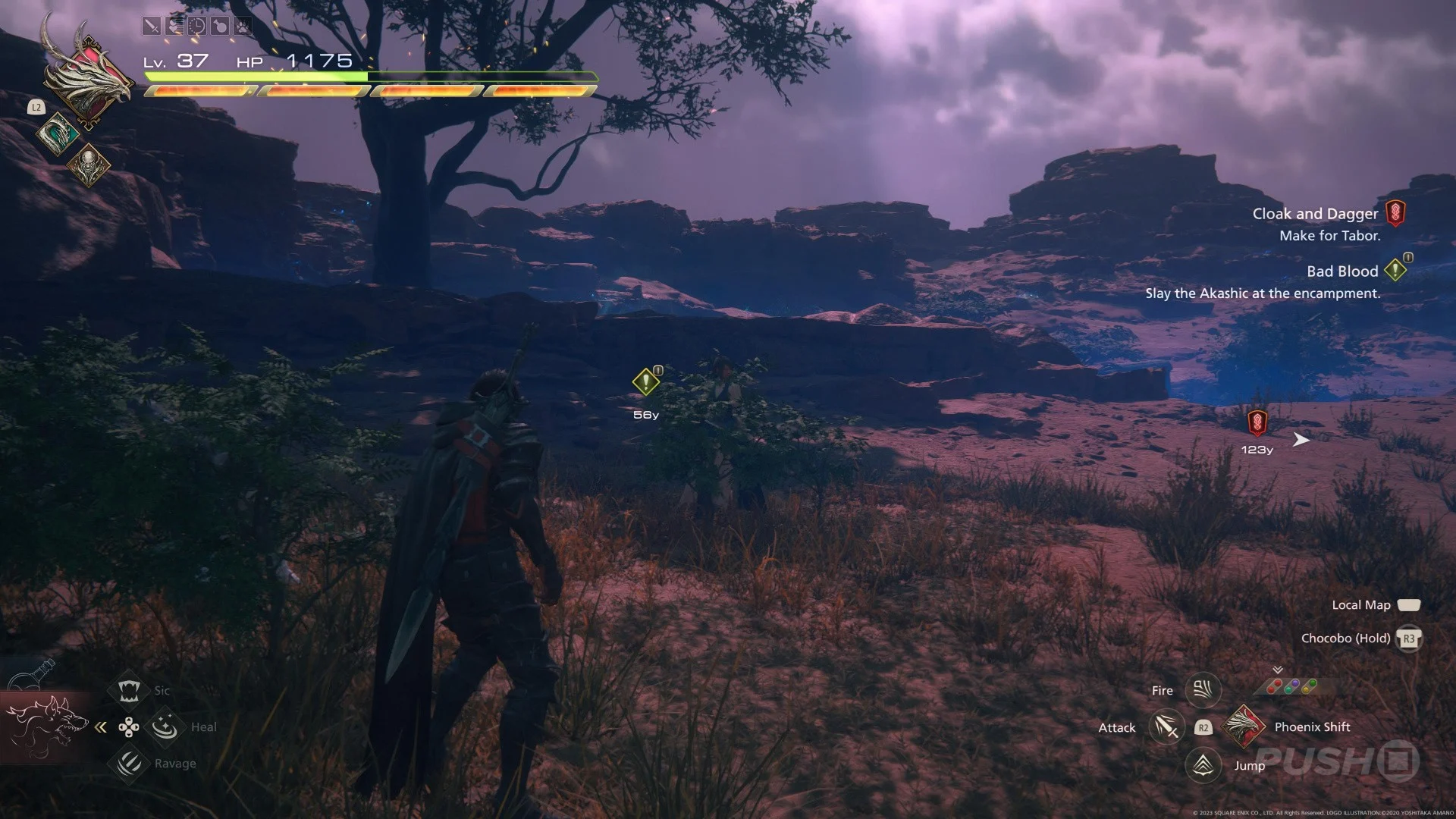Select the Cloak and Dagger quest tracker

point(1316,215)
